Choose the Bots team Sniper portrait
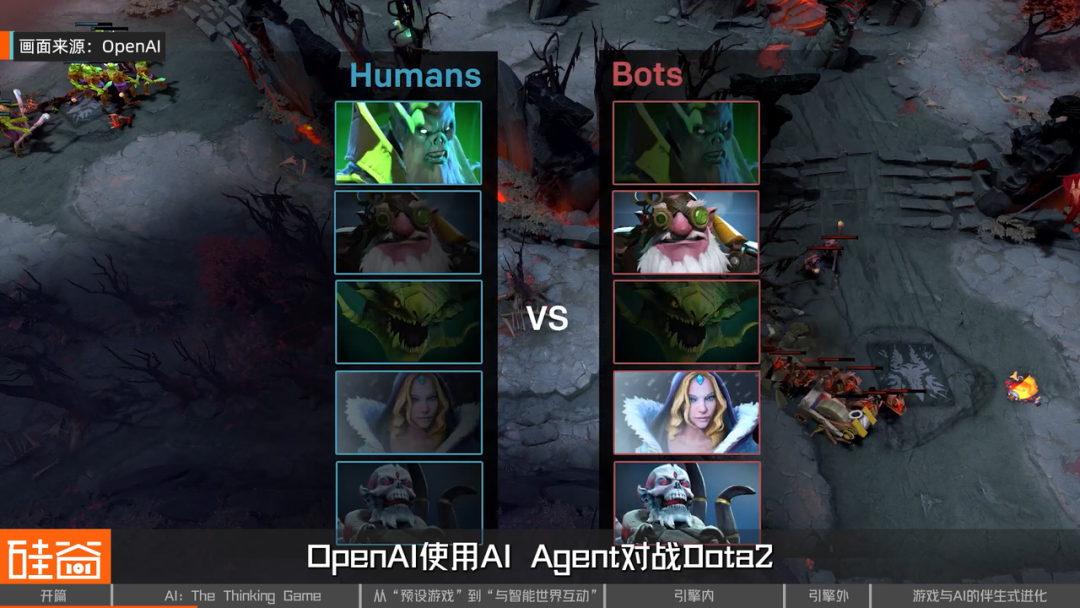Image resolution: width=1080 pixels, height=608 pixels. [686, 232]
